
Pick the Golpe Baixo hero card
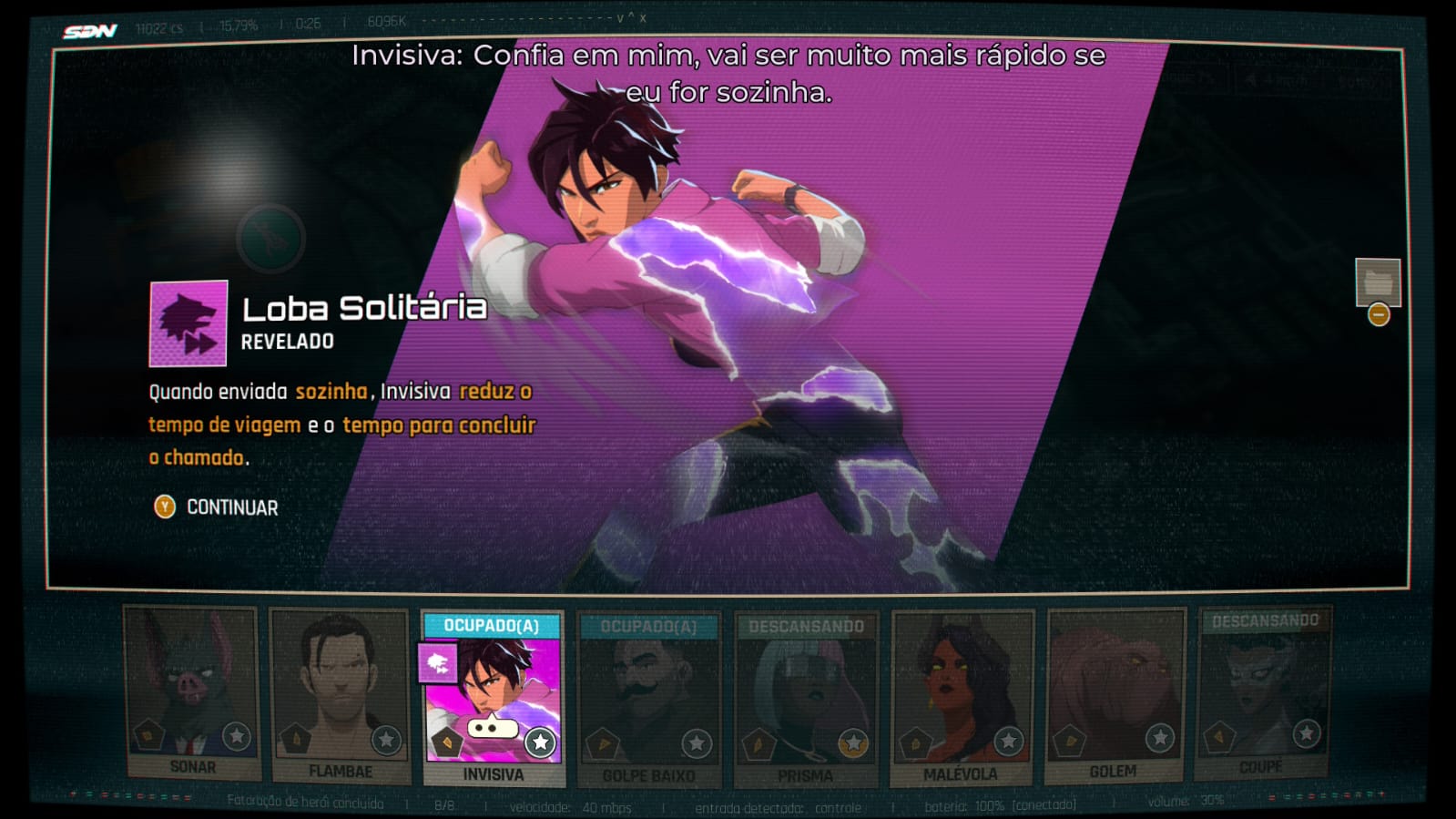point(649,700)
